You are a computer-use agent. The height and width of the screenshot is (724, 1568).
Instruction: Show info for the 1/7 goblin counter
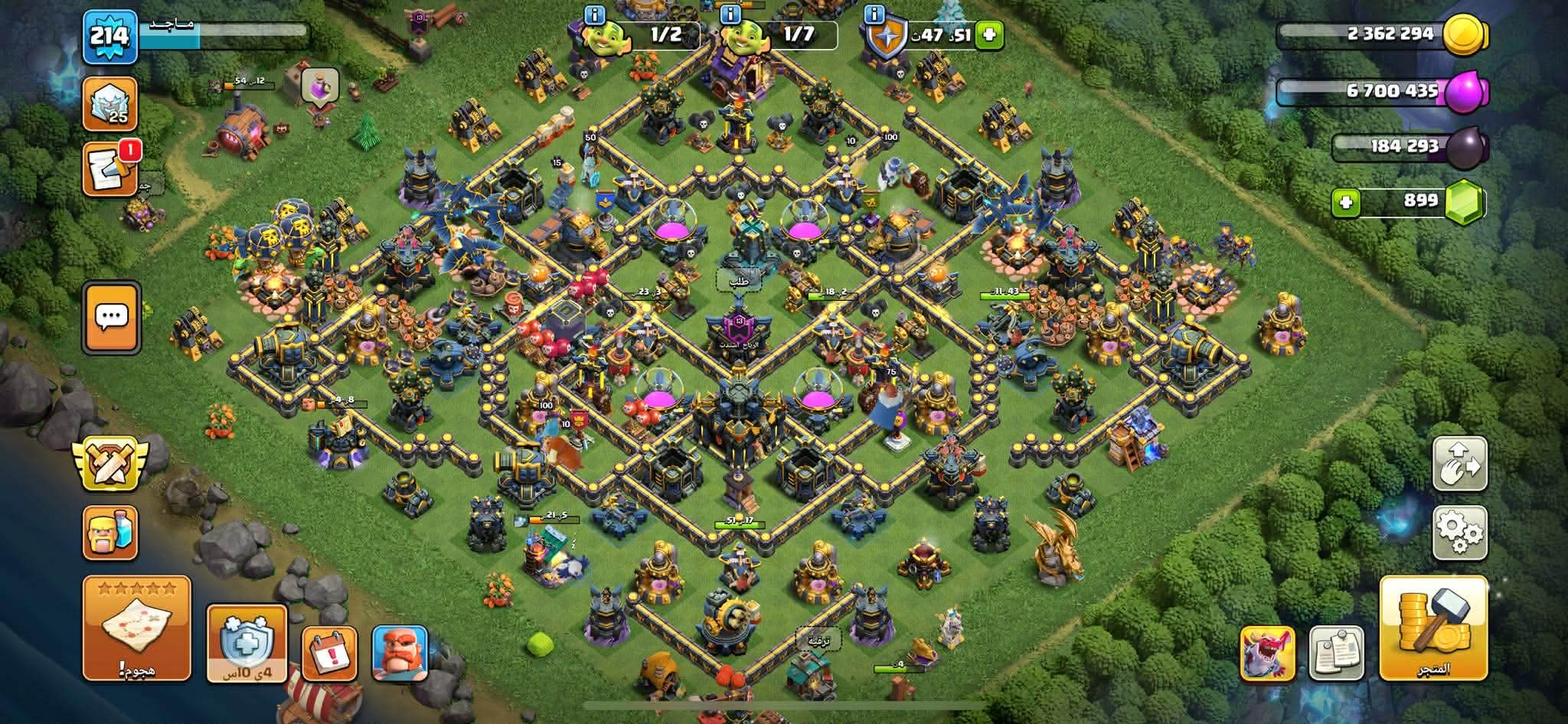(730, 14)
